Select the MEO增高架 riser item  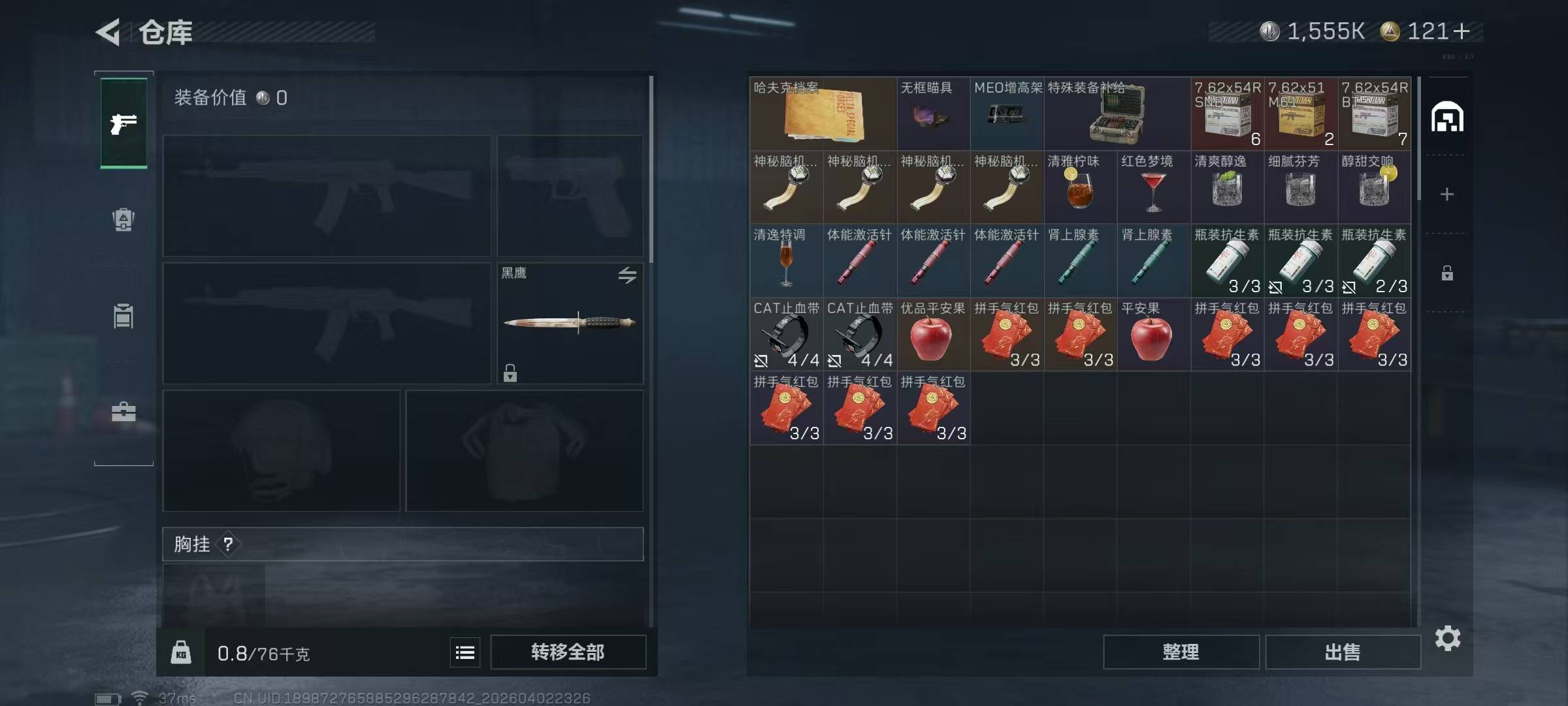pos(1007,114)
